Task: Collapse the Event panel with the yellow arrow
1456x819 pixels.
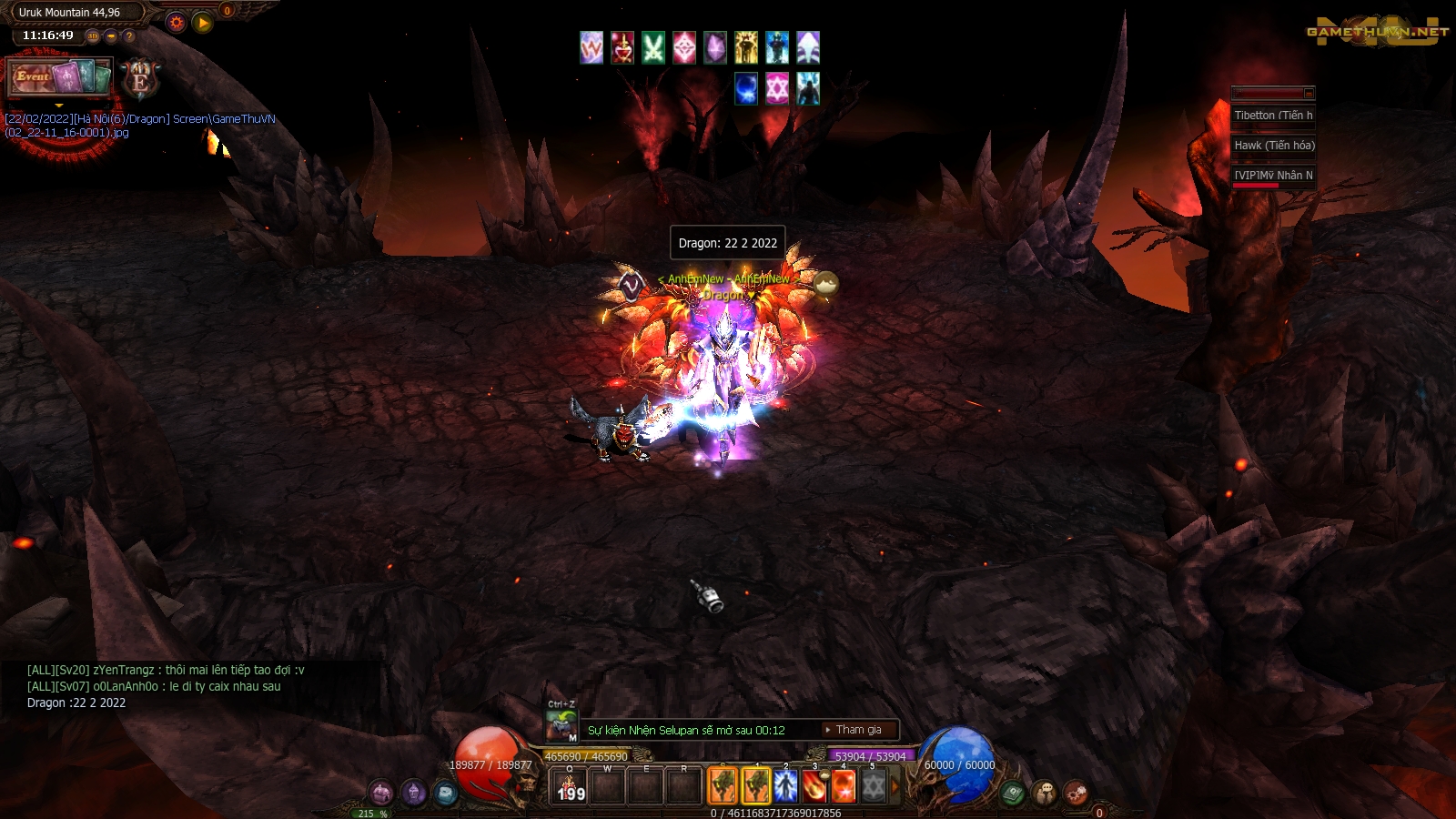Action: pyautogui.click(x=59, y=106)
